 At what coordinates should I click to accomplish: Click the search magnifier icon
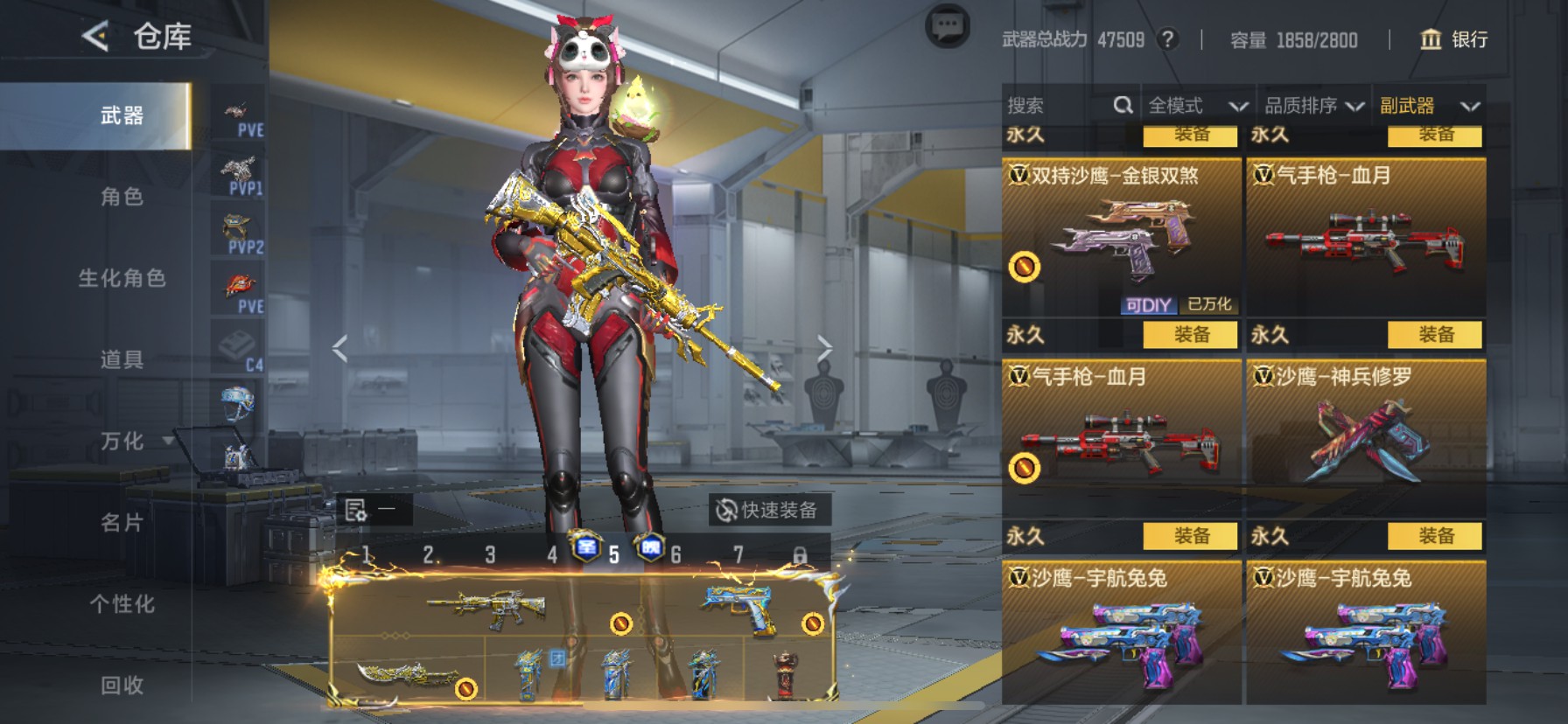click(1123, 105)
